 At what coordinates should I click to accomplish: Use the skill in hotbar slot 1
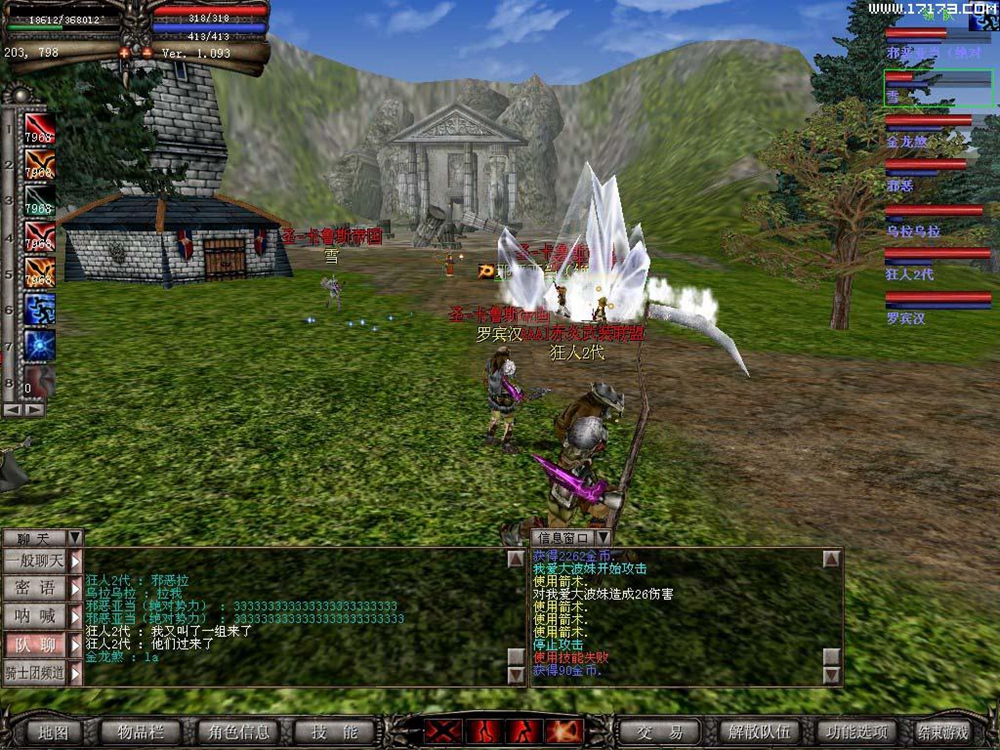(40, 129)
